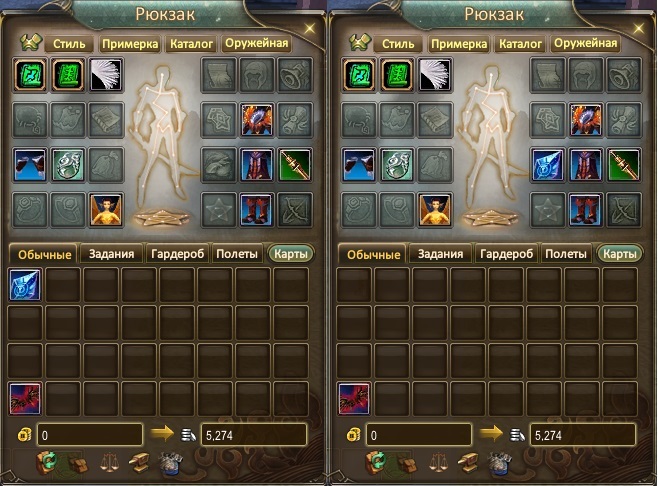
Task: Select the fairy companion slot in right window
Action: pos(434,207)
